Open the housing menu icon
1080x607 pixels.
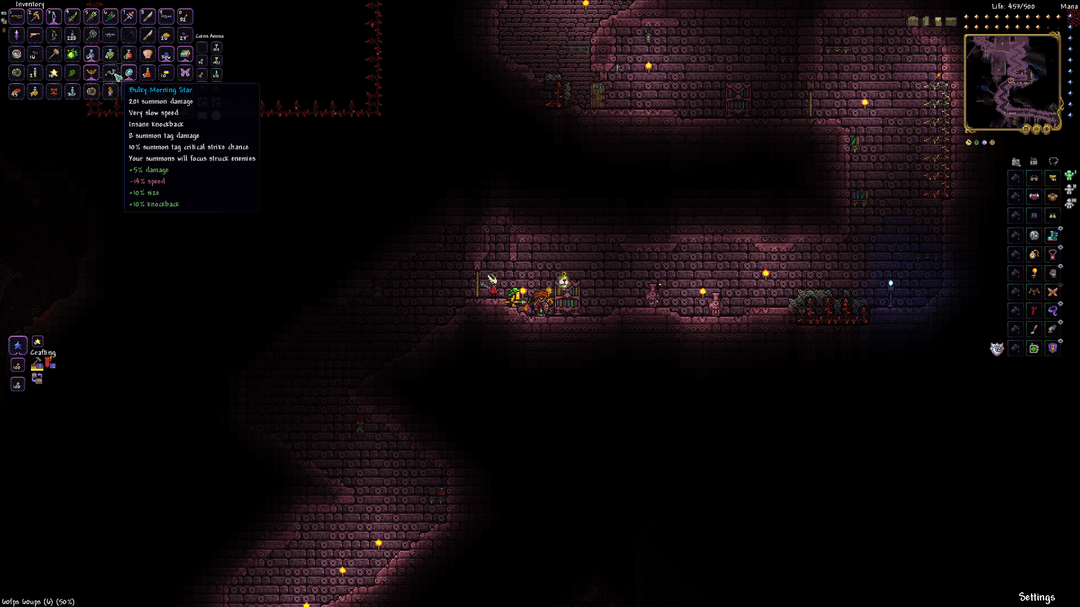click(1016, 162)
